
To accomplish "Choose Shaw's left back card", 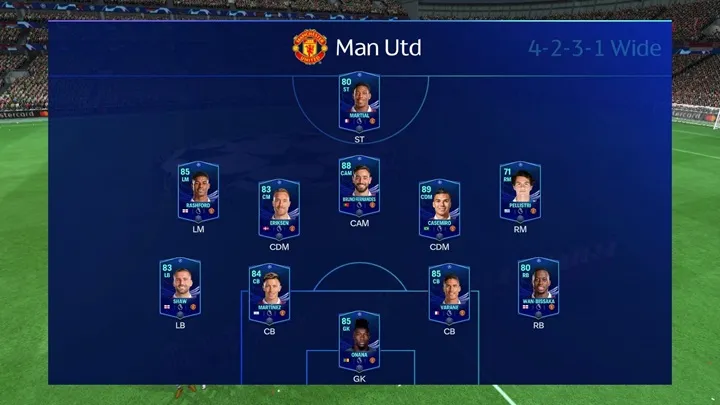I will coord(180,288).
